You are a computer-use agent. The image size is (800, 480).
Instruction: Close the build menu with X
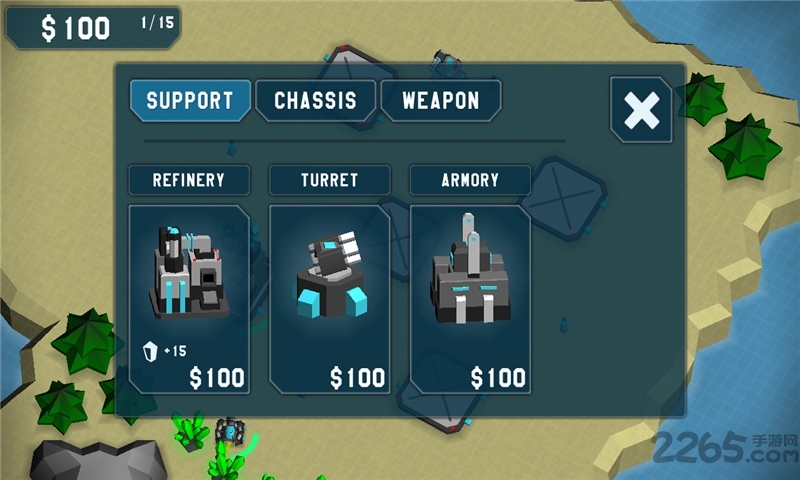[640, 110]
